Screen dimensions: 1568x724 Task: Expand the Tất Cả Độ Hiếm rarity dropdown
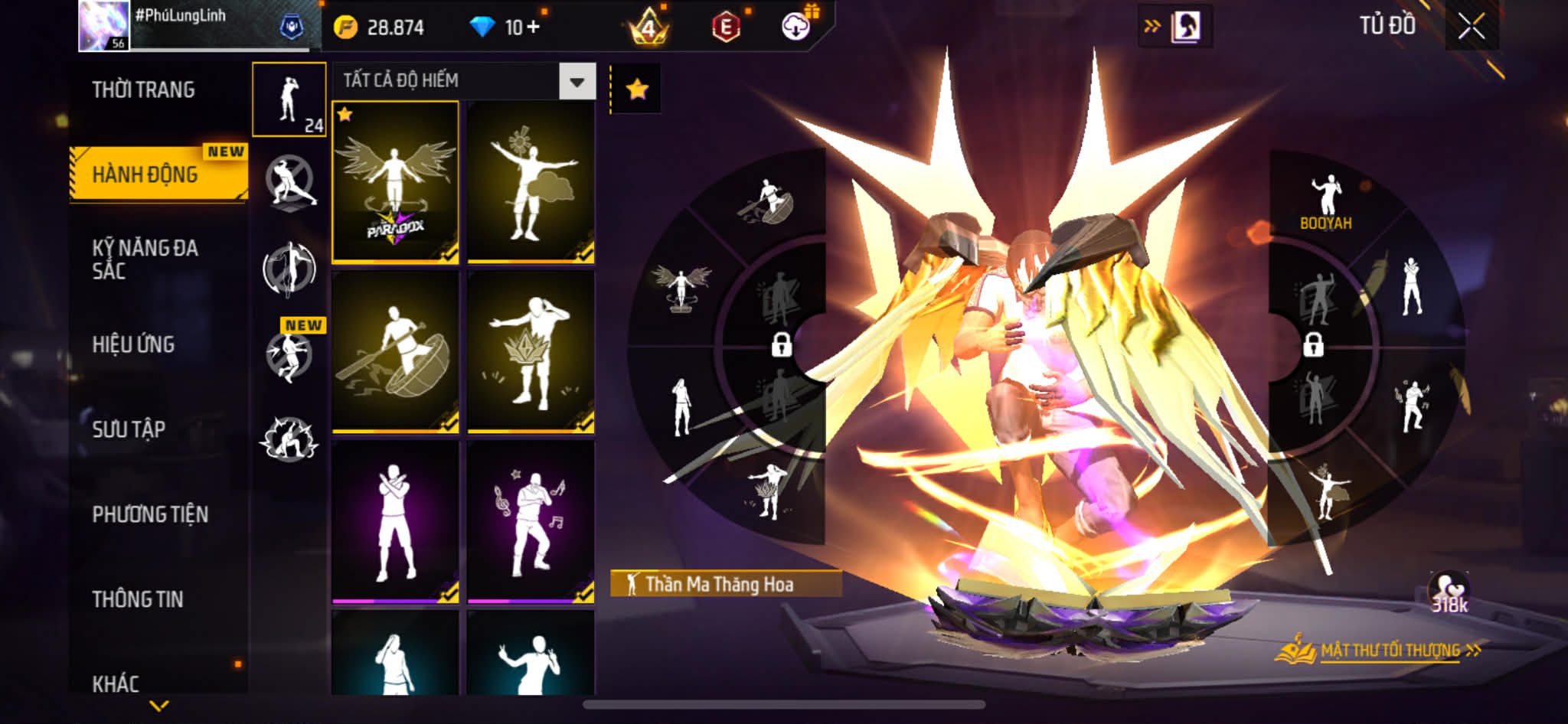click(x=577, y=81)
